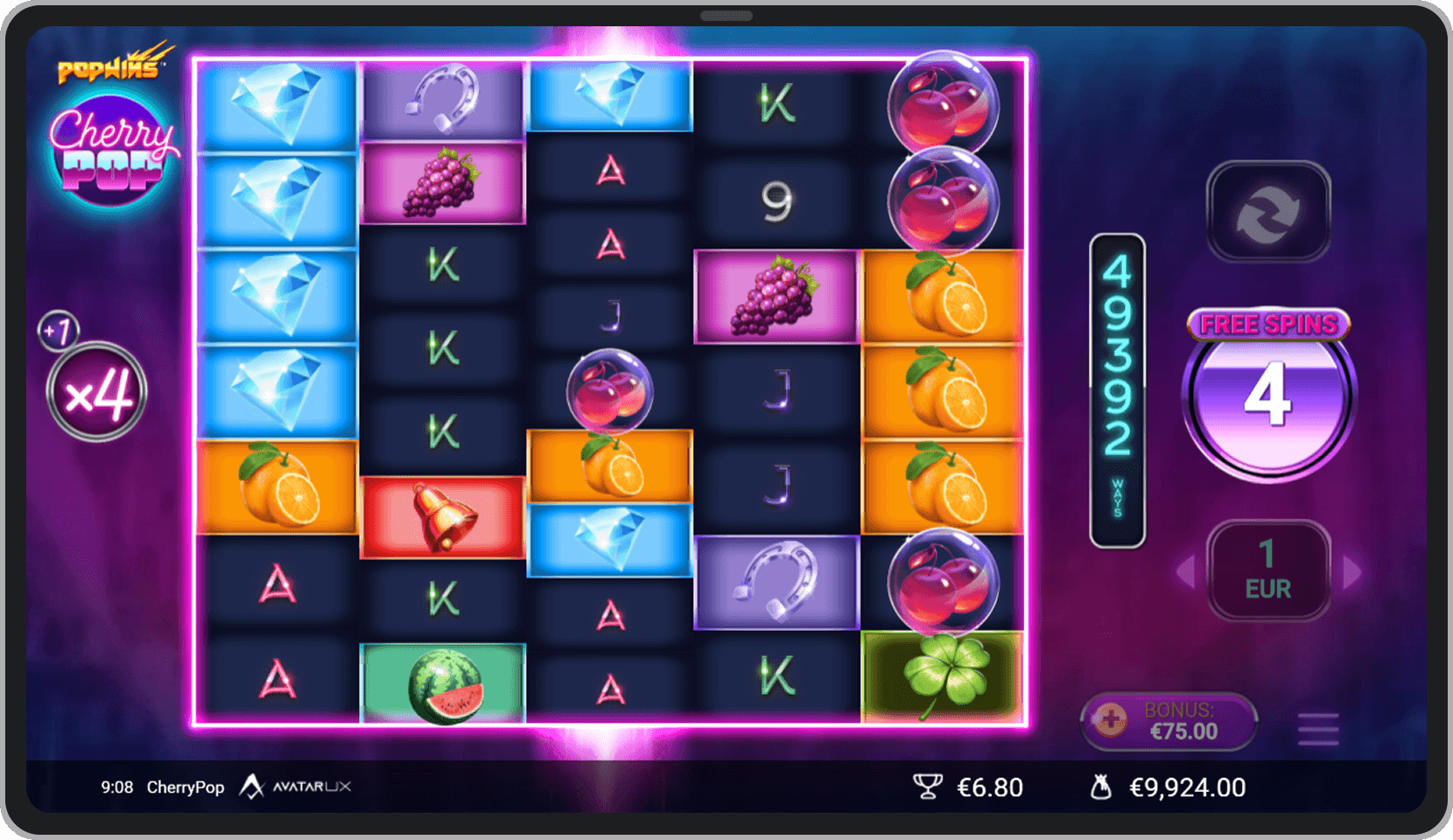This screenshot has height=840, width=1453.
Task: Increase bet with the right arrow
Action: tap(1352, 572)
